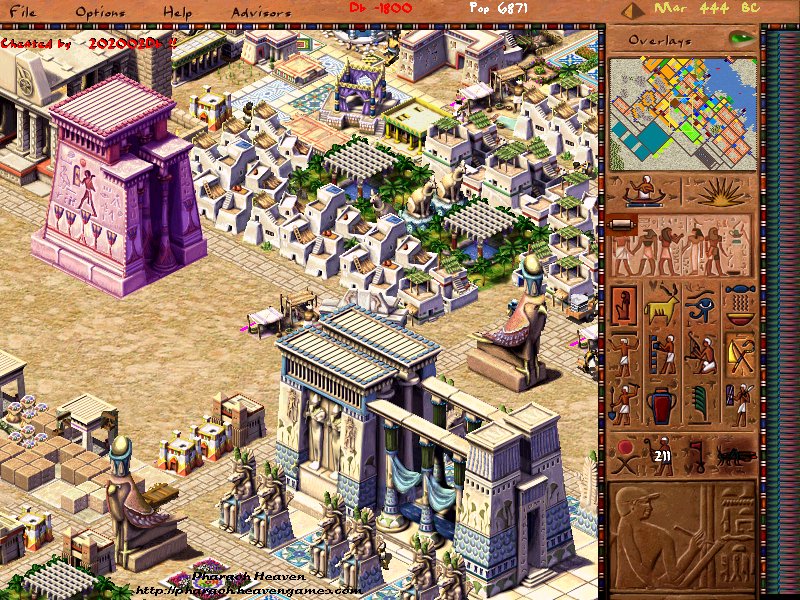Choose the seated figure build button

(625, 304)
